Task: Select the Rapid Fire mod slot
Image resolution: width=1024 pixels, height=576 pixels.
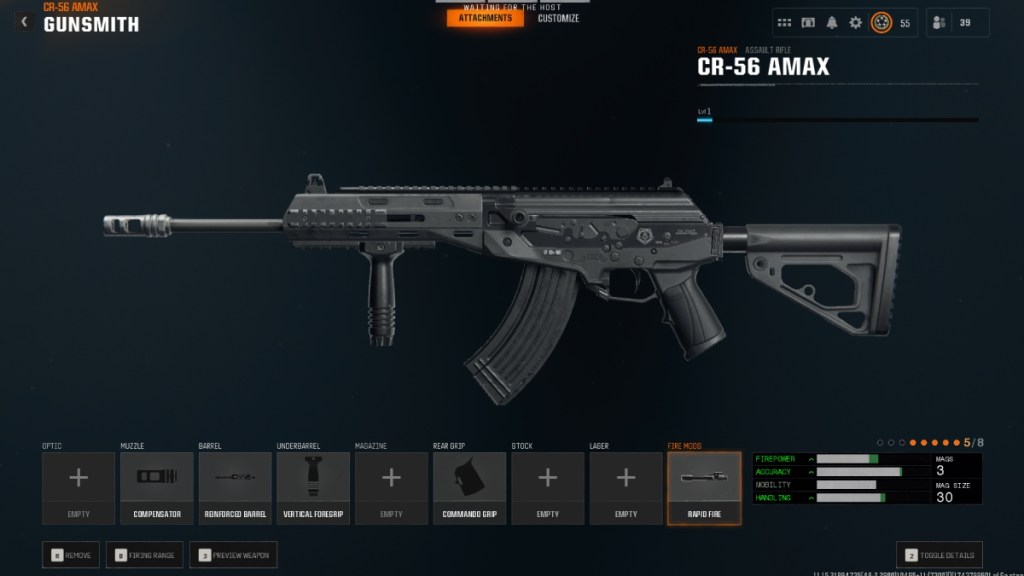Action: pyautogui.click(x=704, y=488)
